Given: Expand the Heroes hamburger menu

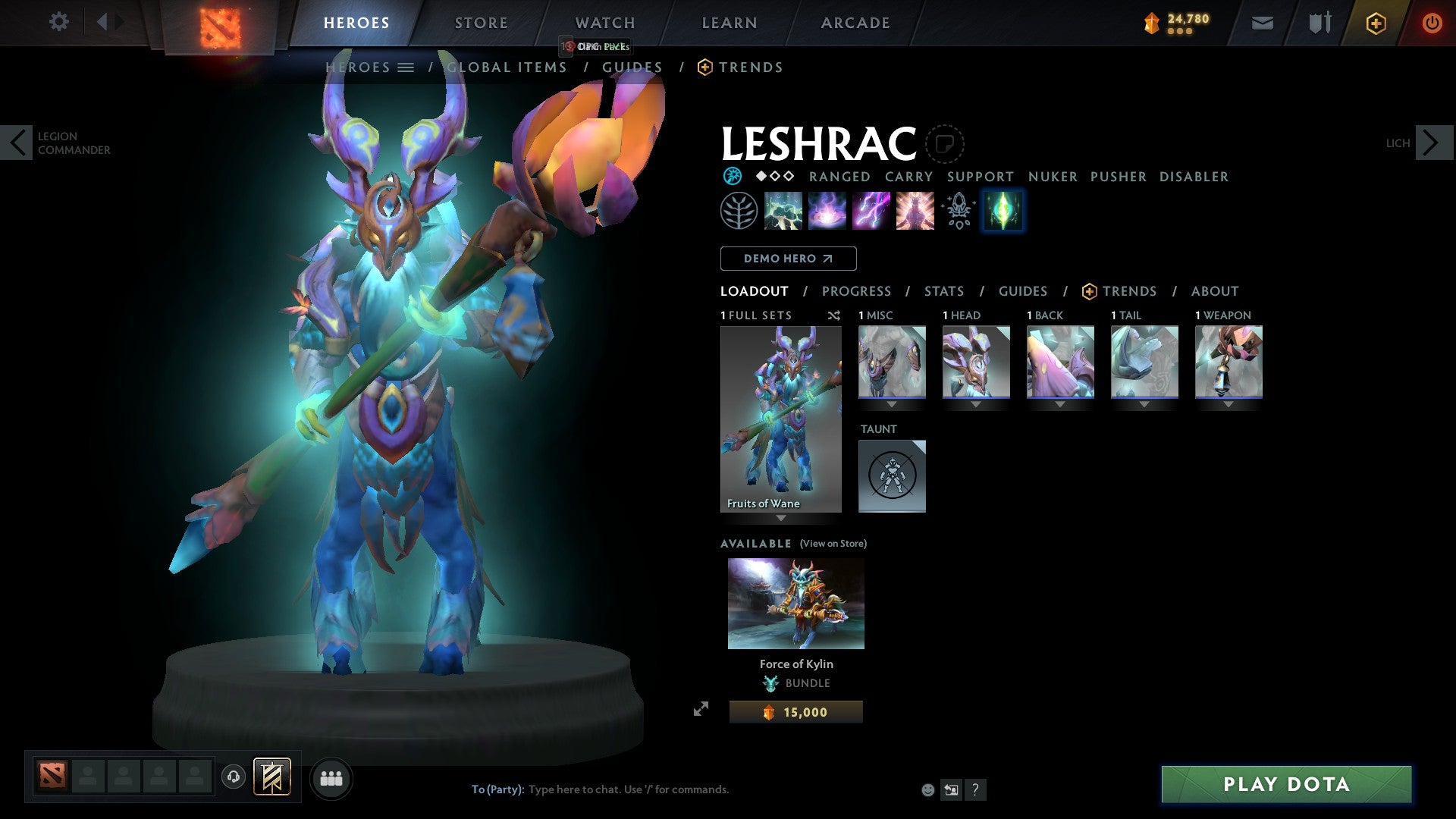Looking at the screenshot, I should [x=407, y=67].
